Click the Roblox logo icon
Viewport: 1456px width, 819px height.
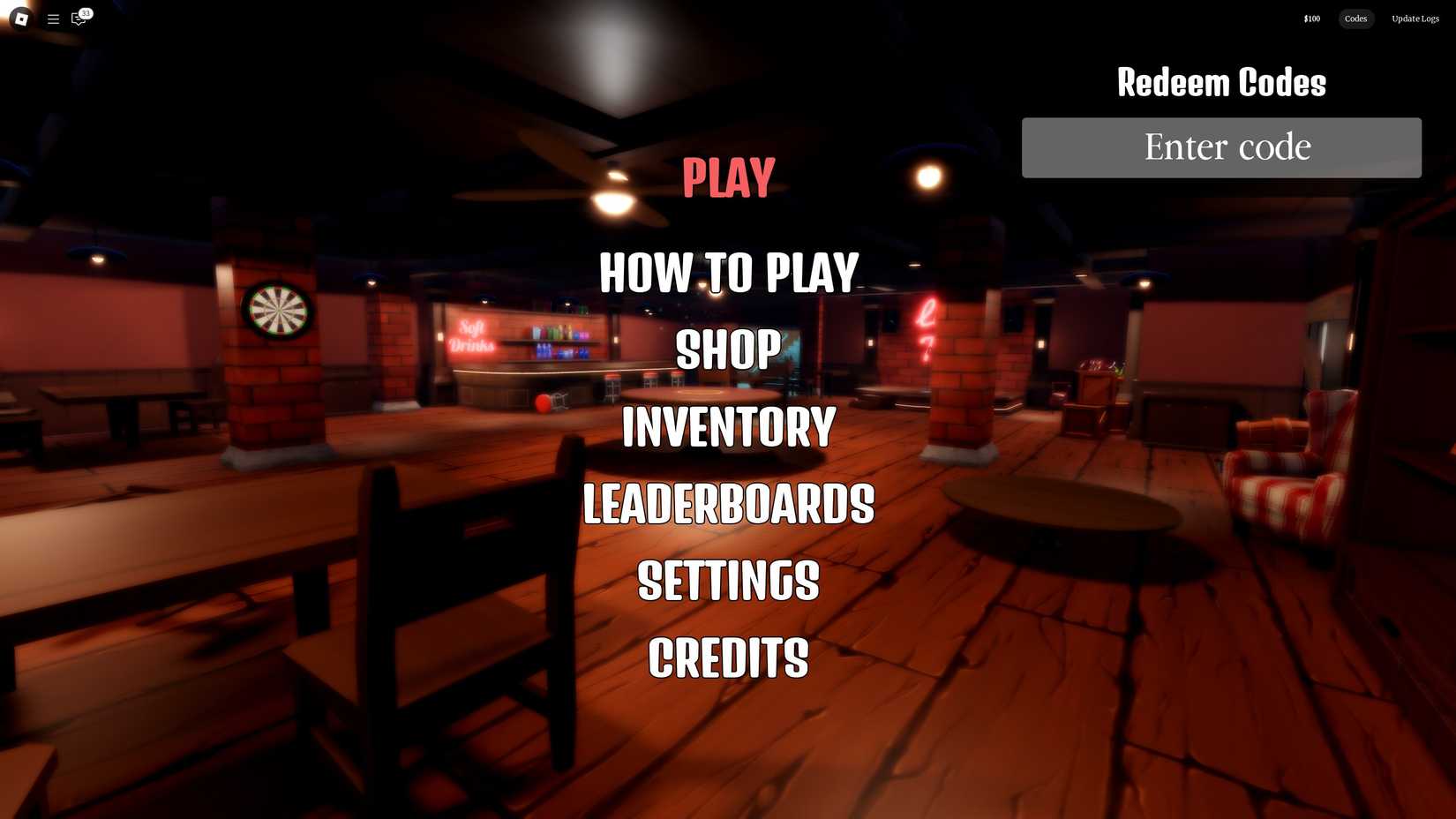[19, 19]
